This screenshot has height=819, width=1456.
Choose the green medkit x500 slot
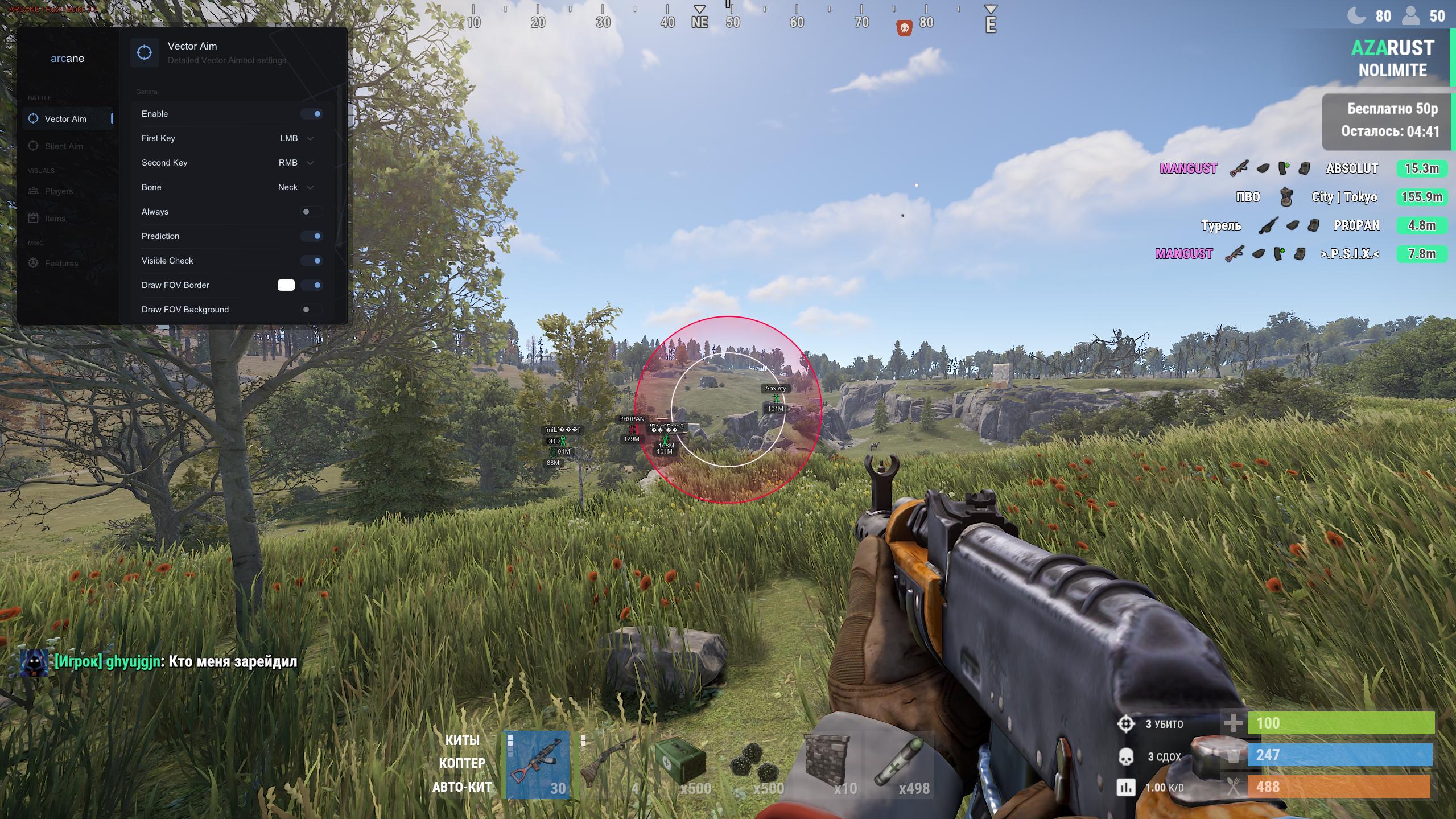pos(682,766)
